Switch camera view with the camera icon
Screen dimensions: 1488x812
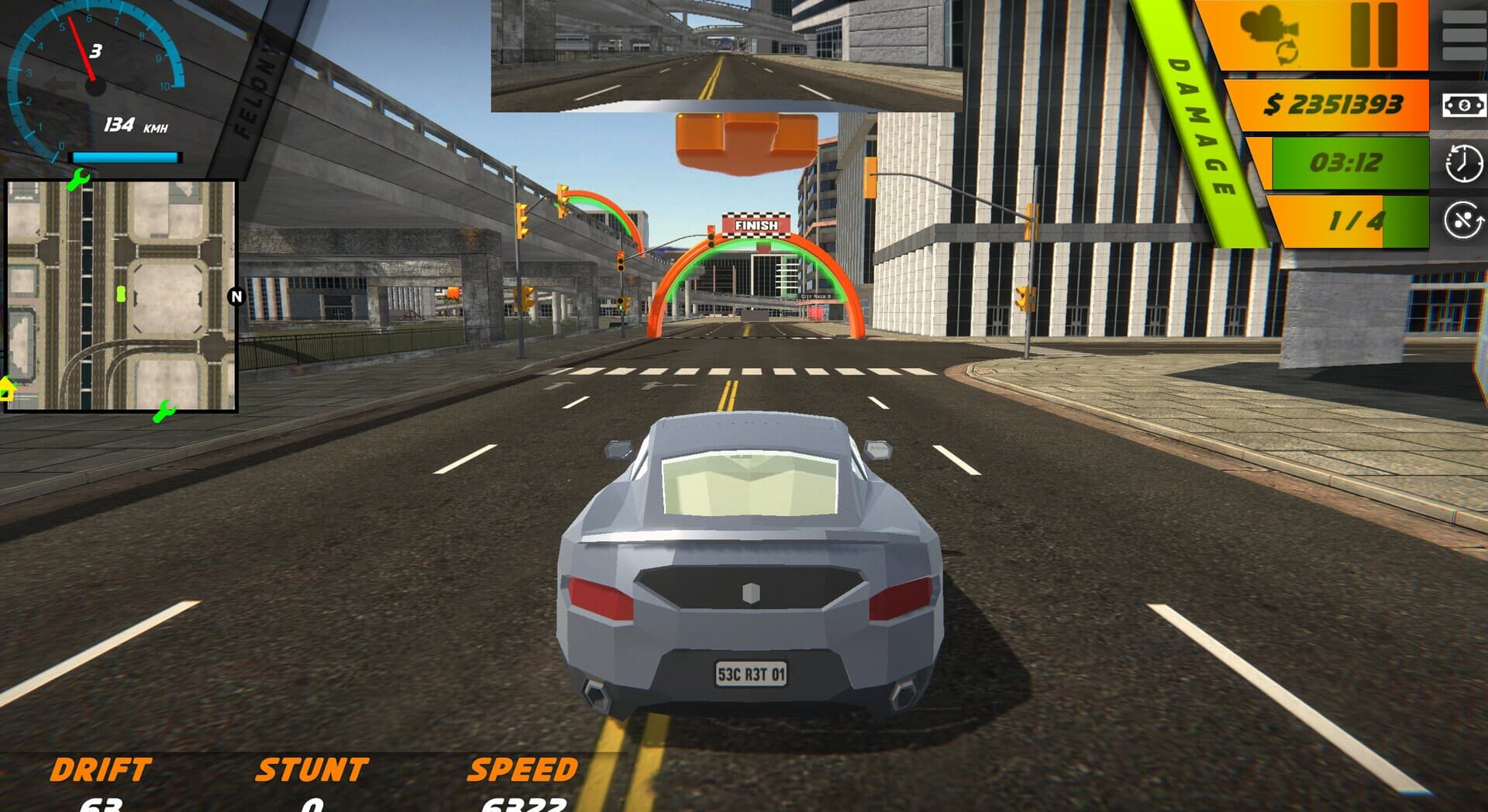coord(1269,33)
